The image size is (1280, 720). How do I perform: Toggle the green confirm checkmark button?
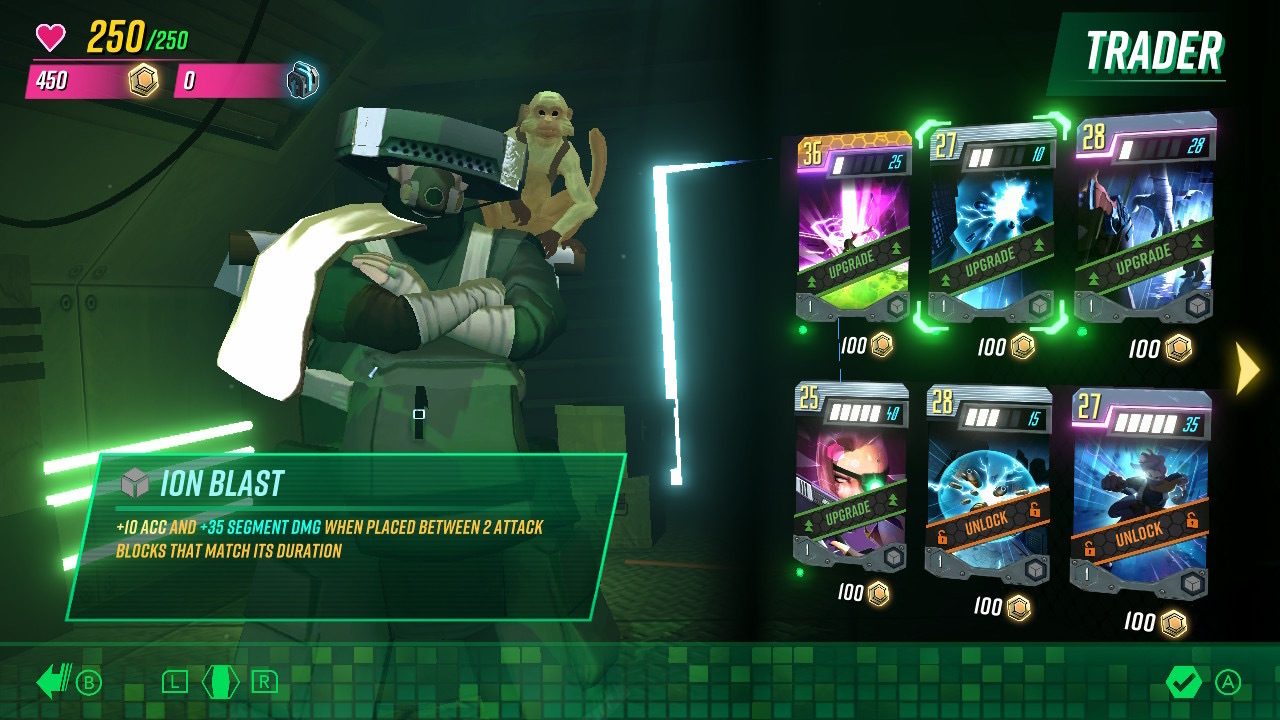click(x=1185, y=683)
